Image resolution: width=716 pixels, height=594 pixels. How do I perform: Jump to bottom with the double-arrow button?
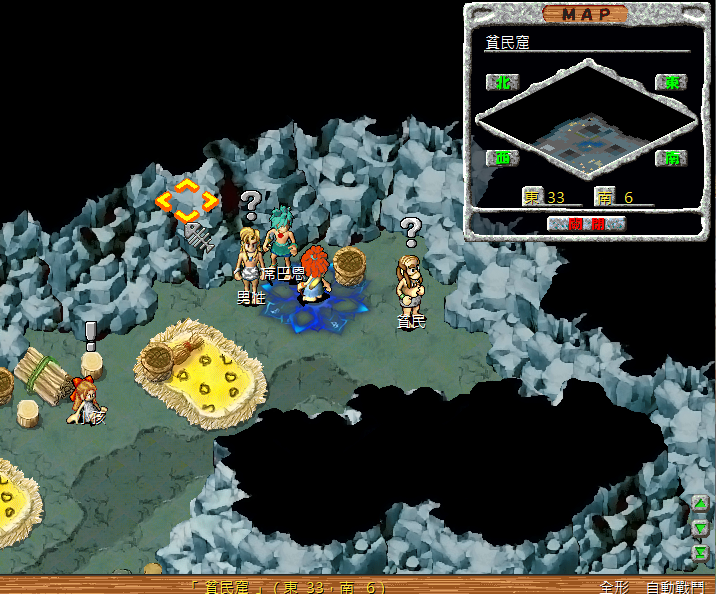[x=701, y=551]
